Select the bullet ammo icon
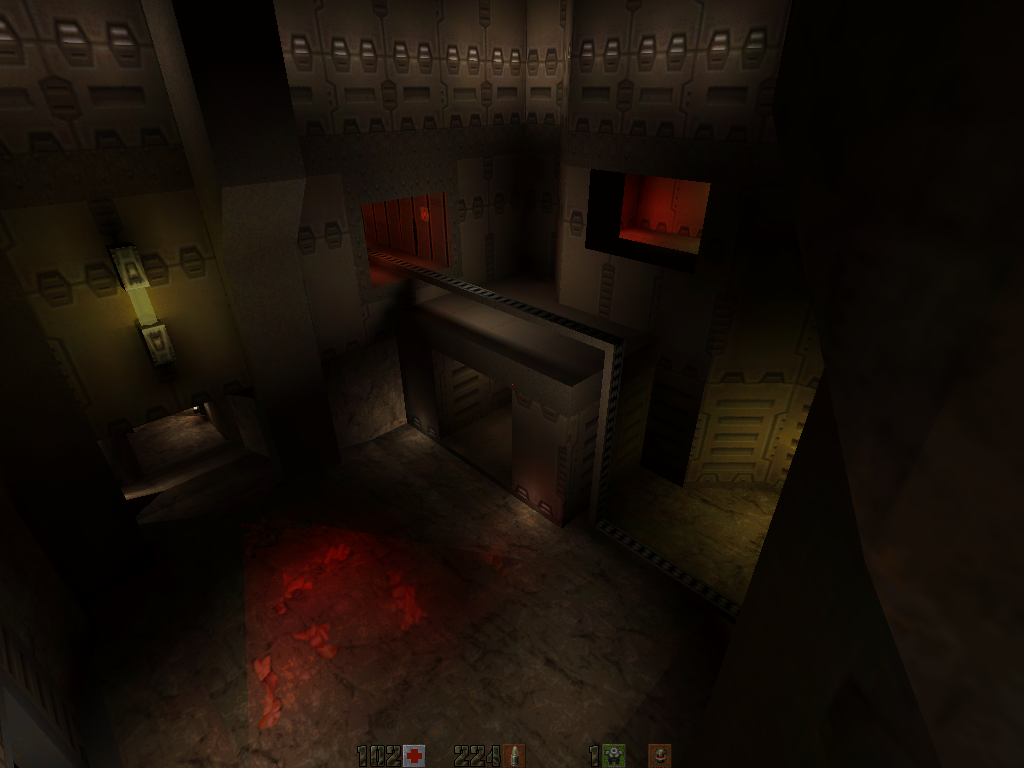This screenshot has height=768, width=1024. point(515,756)
